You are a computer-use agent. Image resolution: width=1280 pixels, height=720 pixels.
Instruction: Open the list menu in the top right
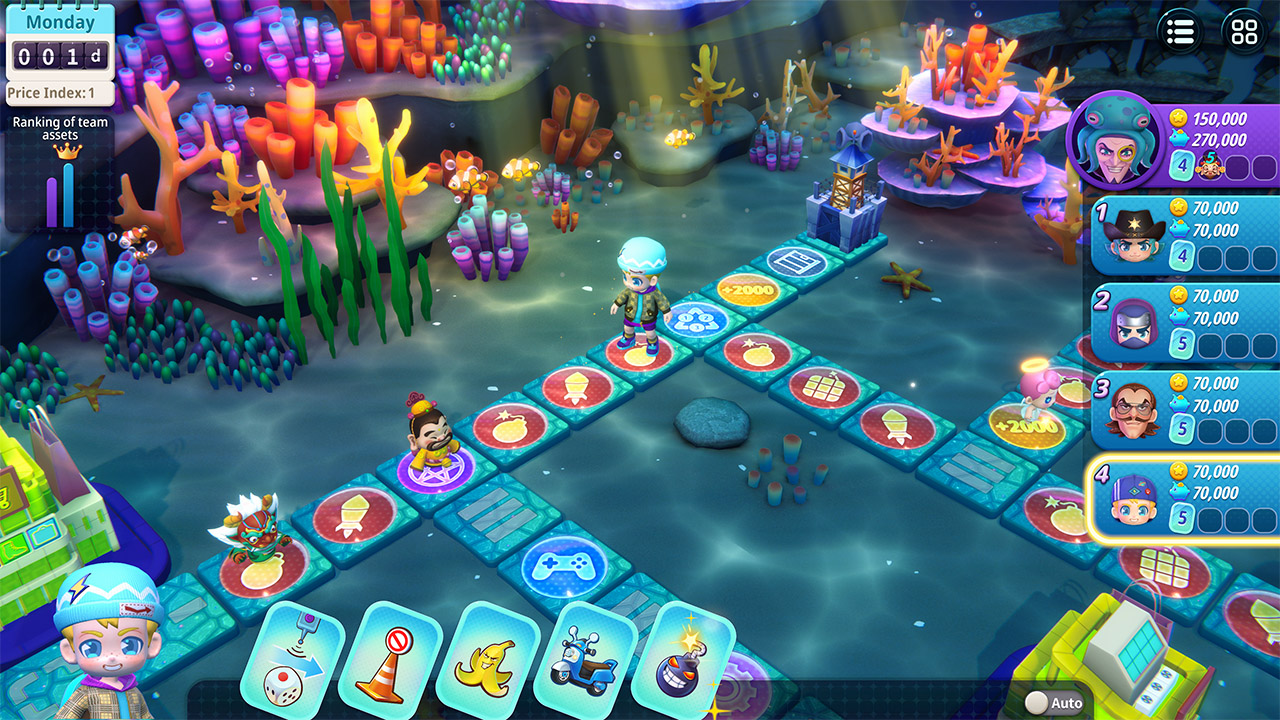(x=1180, y=33)
